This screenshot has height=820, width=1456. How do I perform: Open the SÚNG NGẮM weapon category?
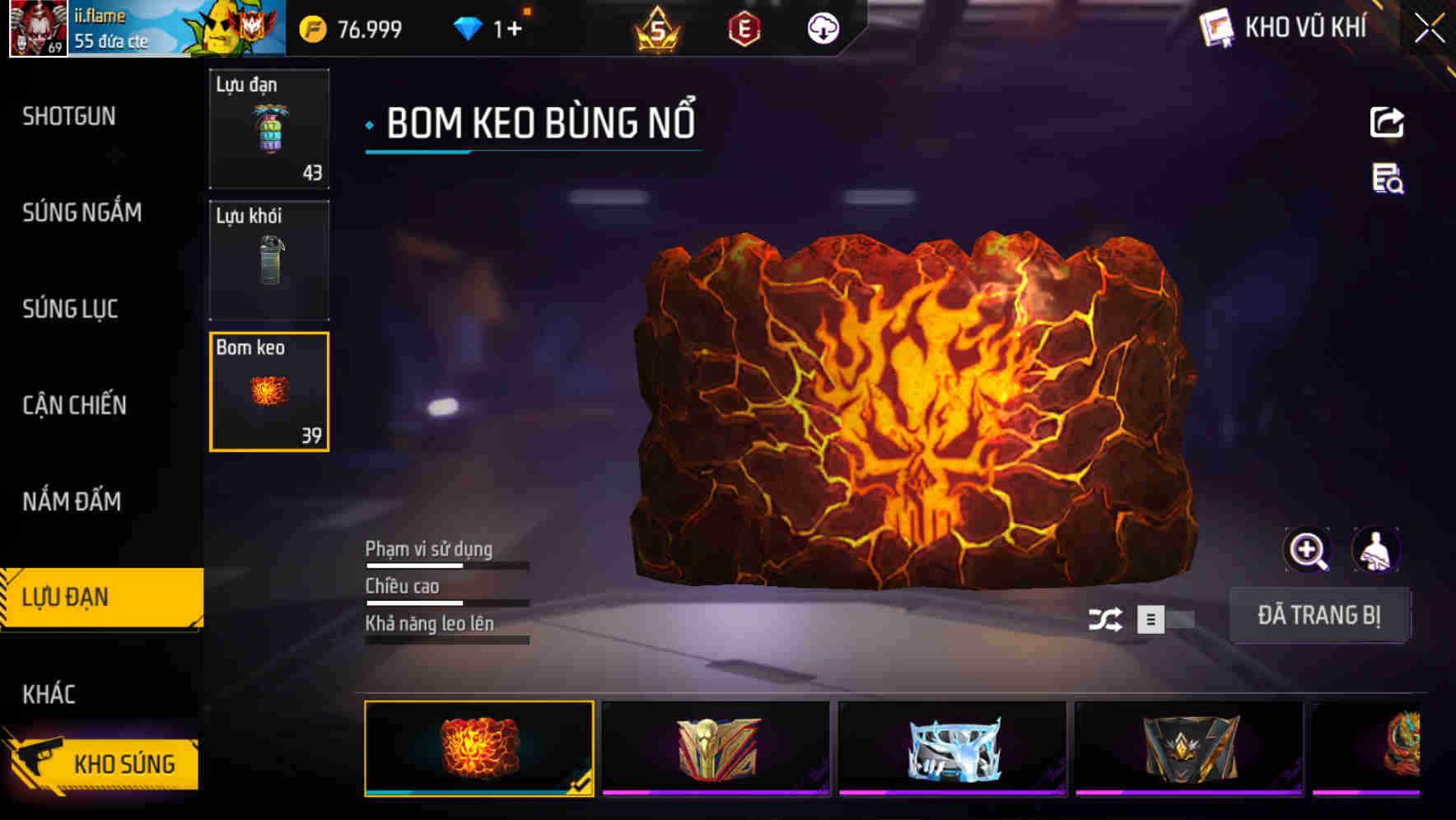(x=82, y=213)
